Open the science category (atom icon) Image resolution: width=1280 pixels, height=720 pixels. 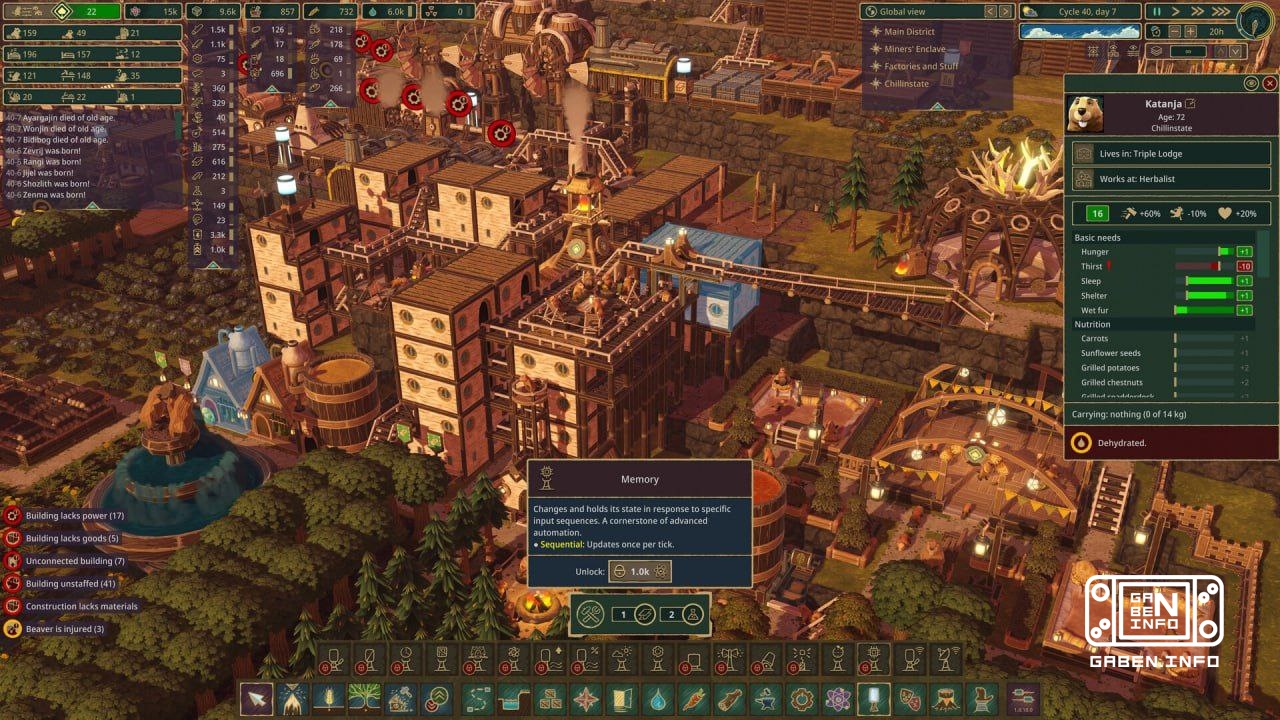[x=836, y=700]
